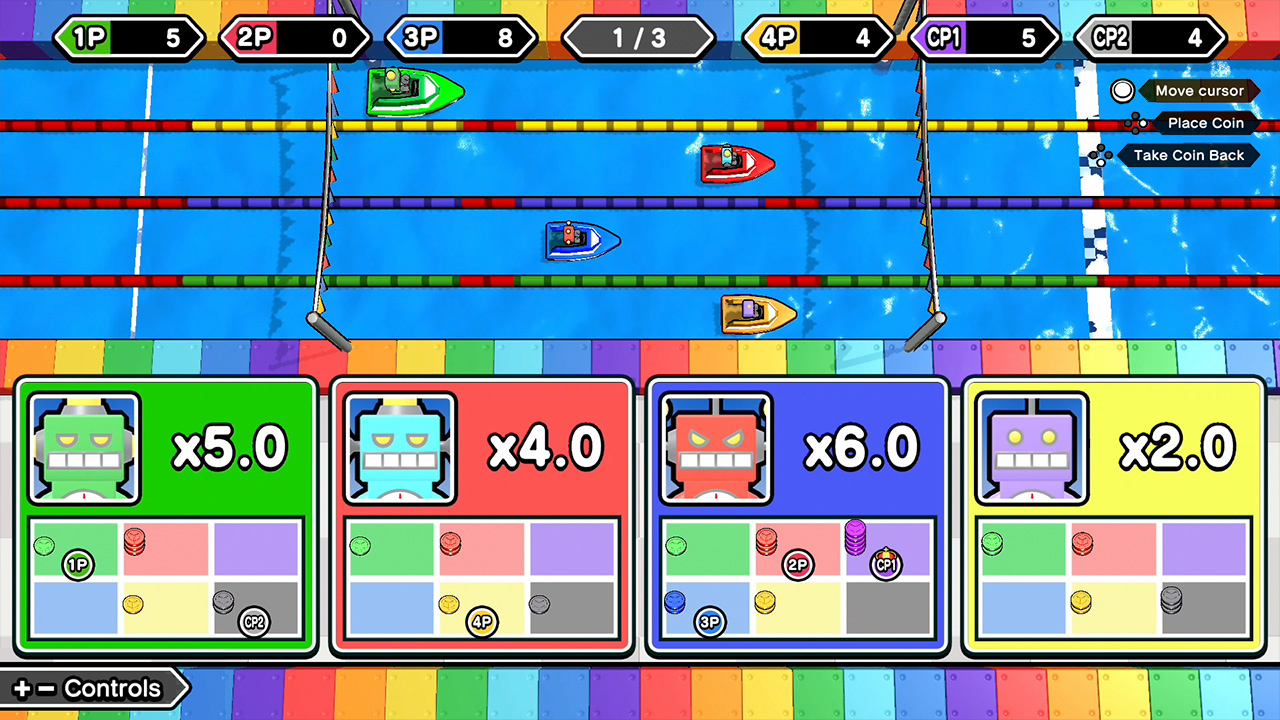Image resolution: width=1280 pixels, height=720 pixels.
Task: Click the yellow speedboat near the bottom lane
Action: [x=757, y=313]
